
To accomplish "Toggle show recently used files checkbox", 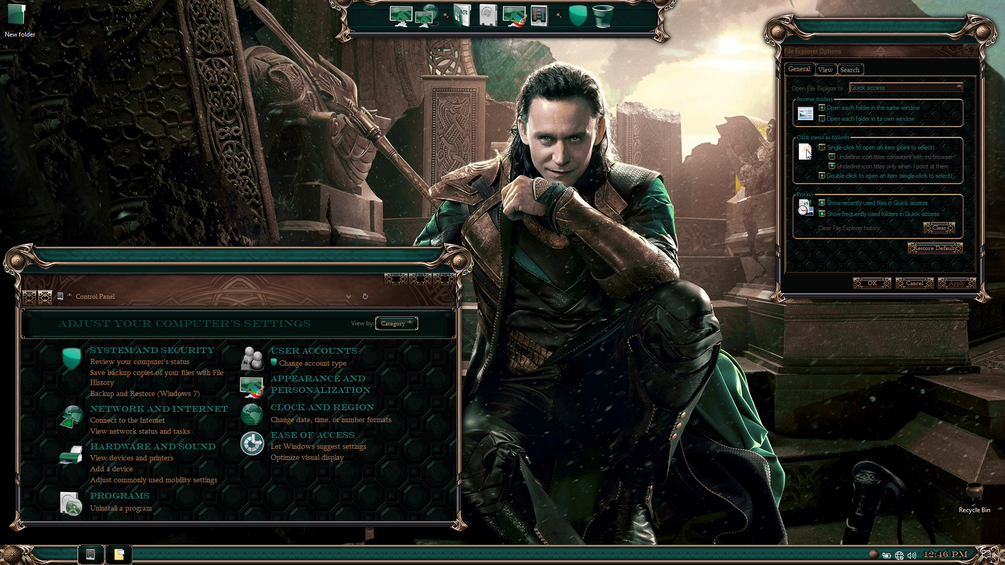I will [x=822, y=203].
